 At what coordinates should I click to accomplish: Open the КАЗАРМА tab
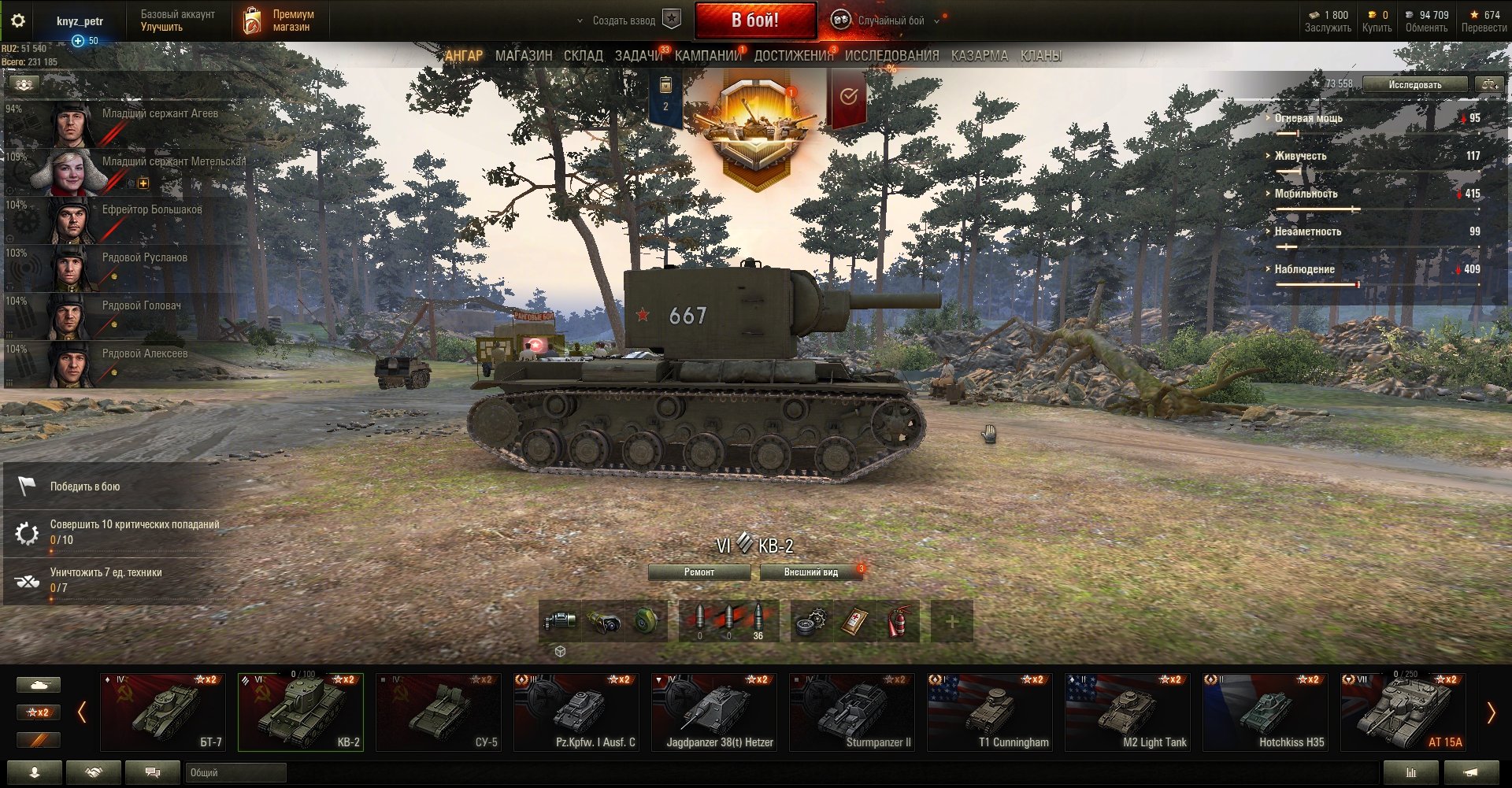[x=979, y=56]
